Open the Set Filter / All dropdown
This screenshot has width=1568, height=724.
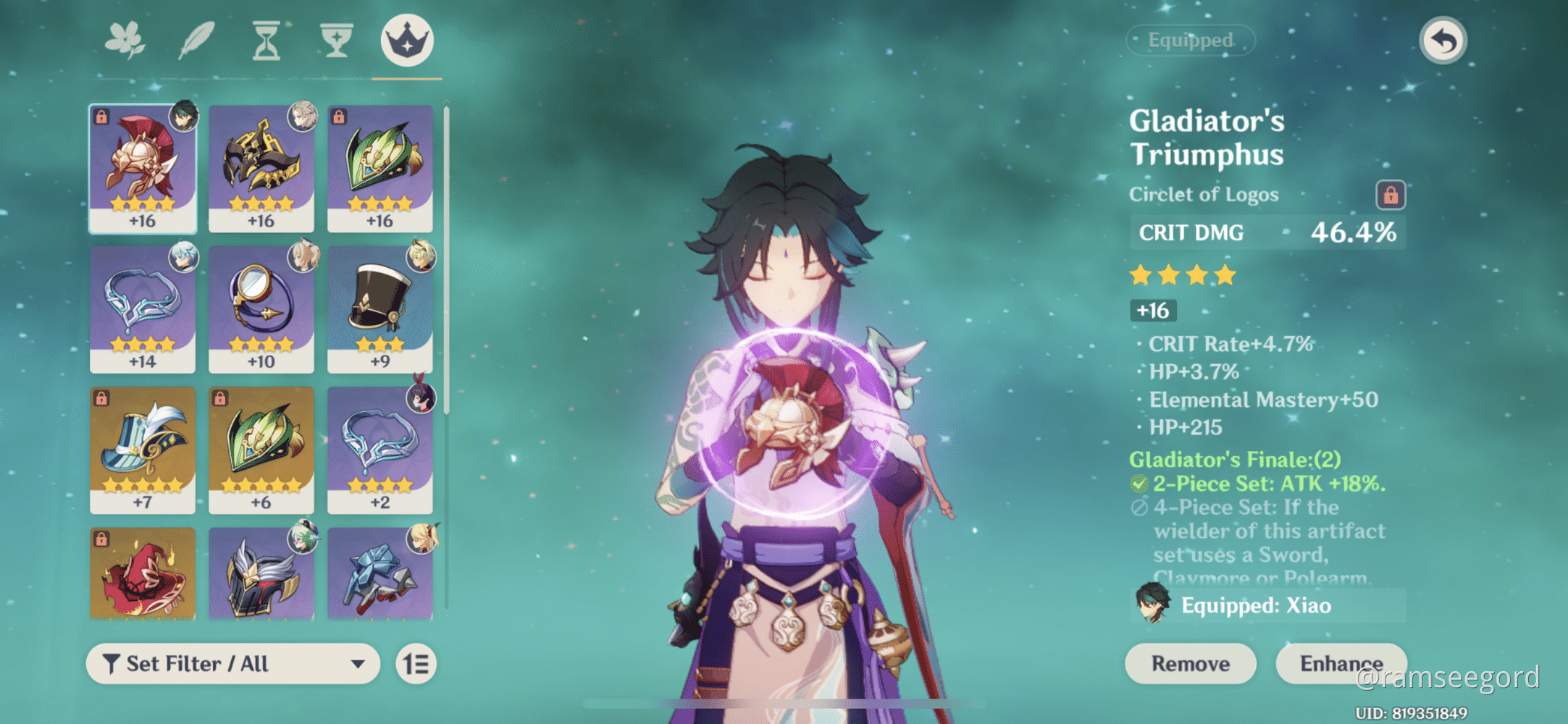(232, 663)
